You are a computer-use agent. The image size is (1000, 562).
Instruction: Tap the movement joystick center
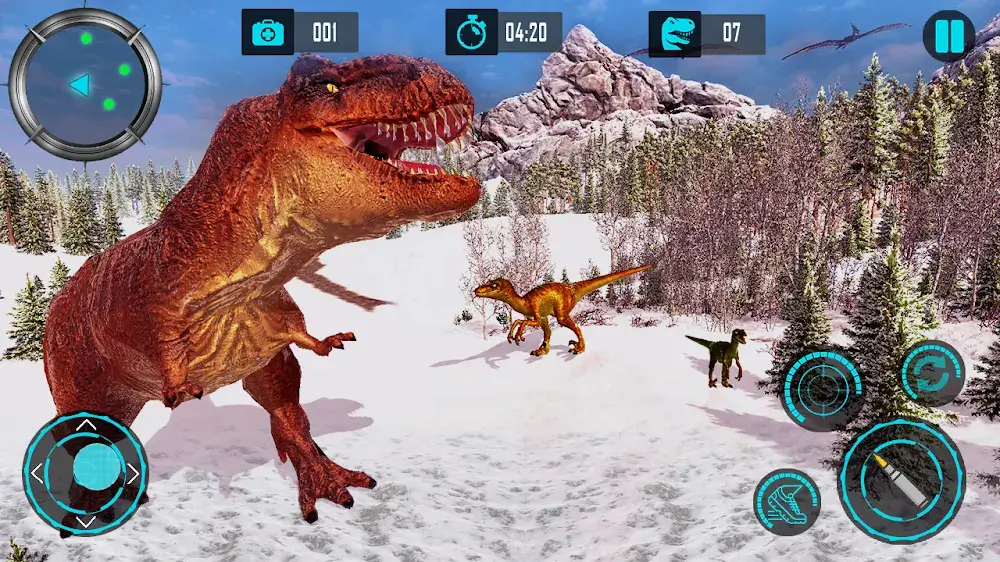[x=97, y=467]
